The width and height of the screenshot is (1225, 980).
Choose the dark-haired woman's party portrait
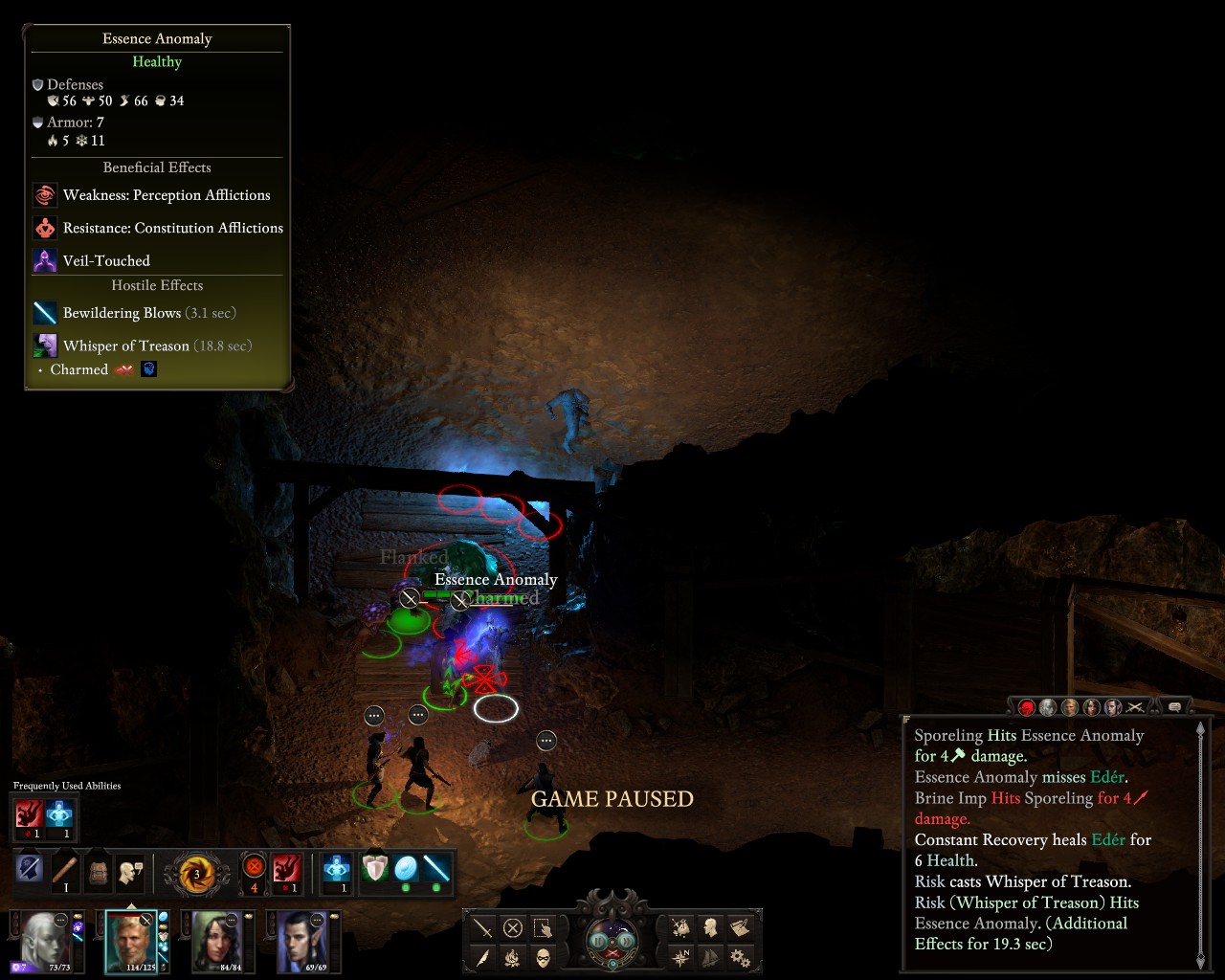click(x=217, y=940)
